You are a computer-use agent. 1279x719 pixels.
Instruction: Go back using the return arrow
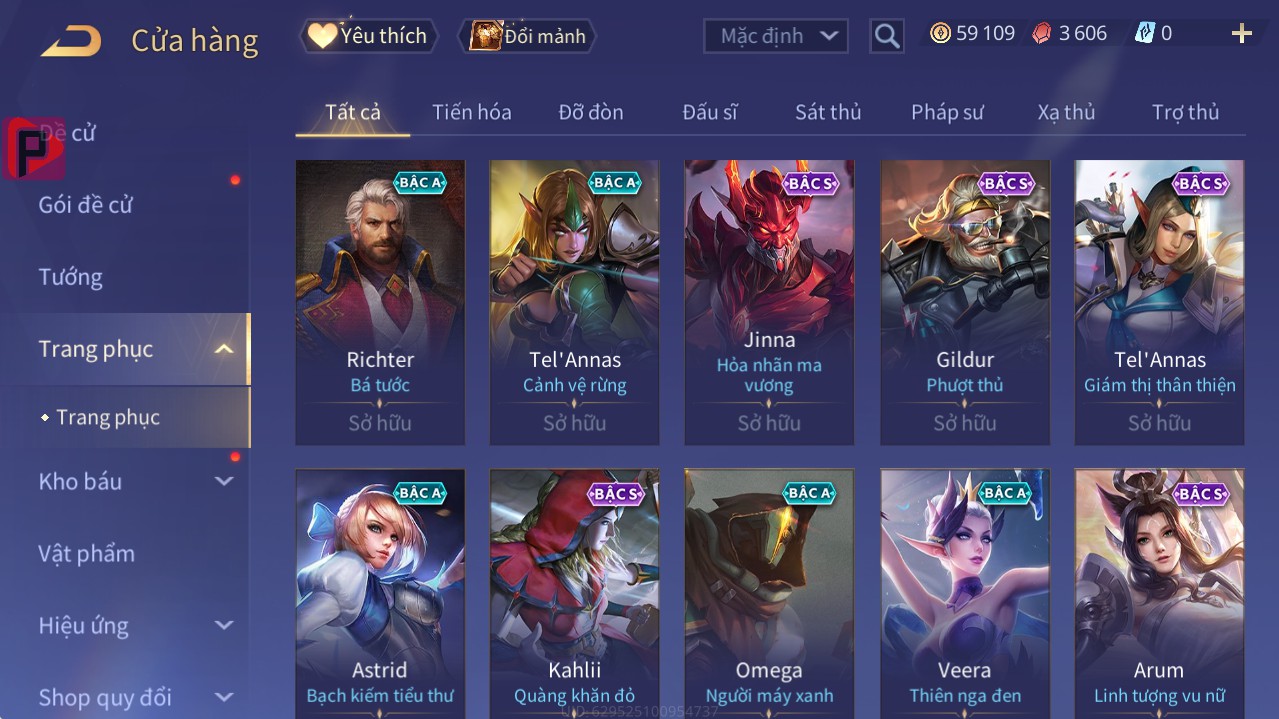pyautogui.click(x=71, y=41)
